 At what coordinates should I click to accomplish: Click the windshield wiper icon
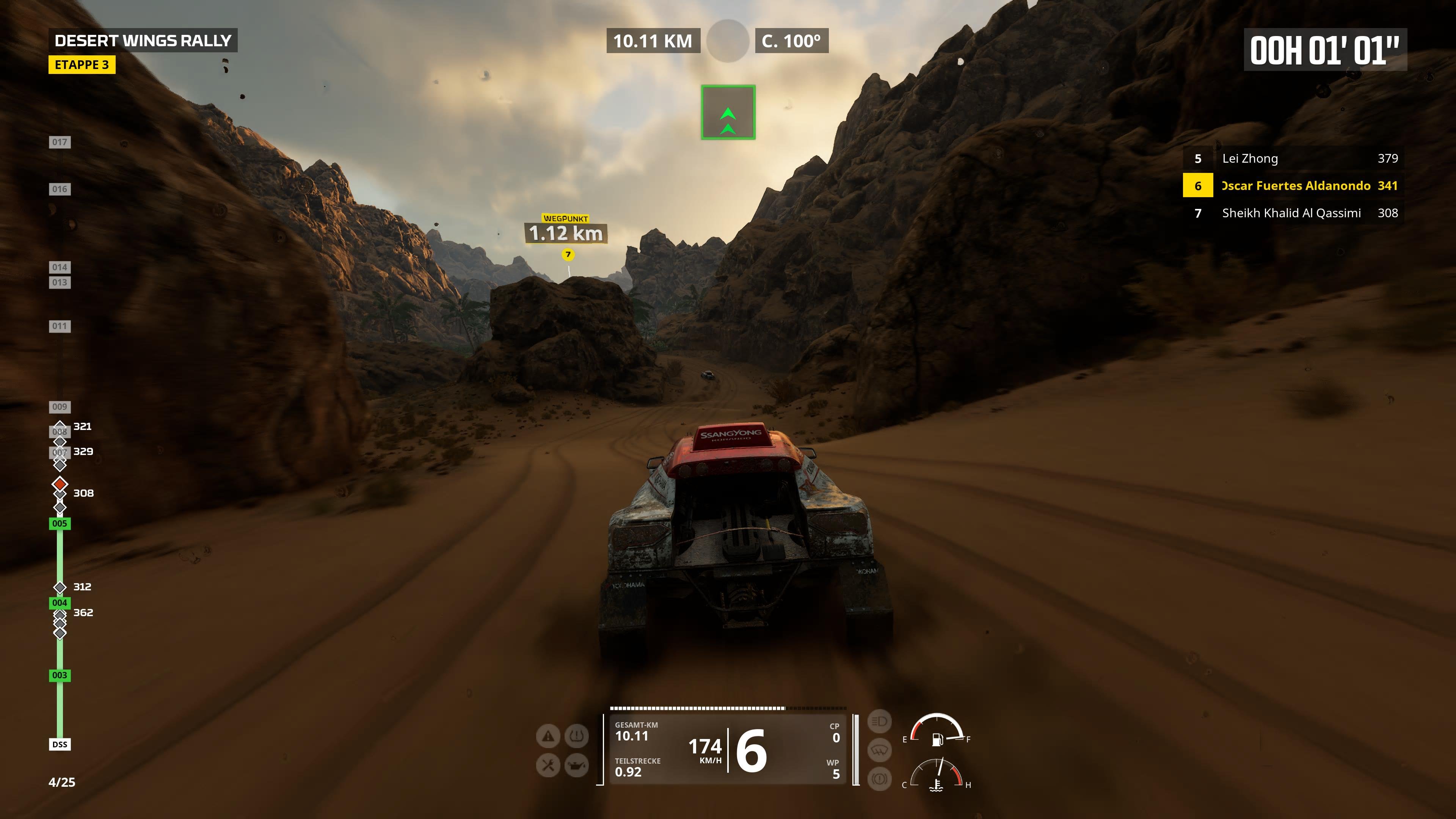880,750
